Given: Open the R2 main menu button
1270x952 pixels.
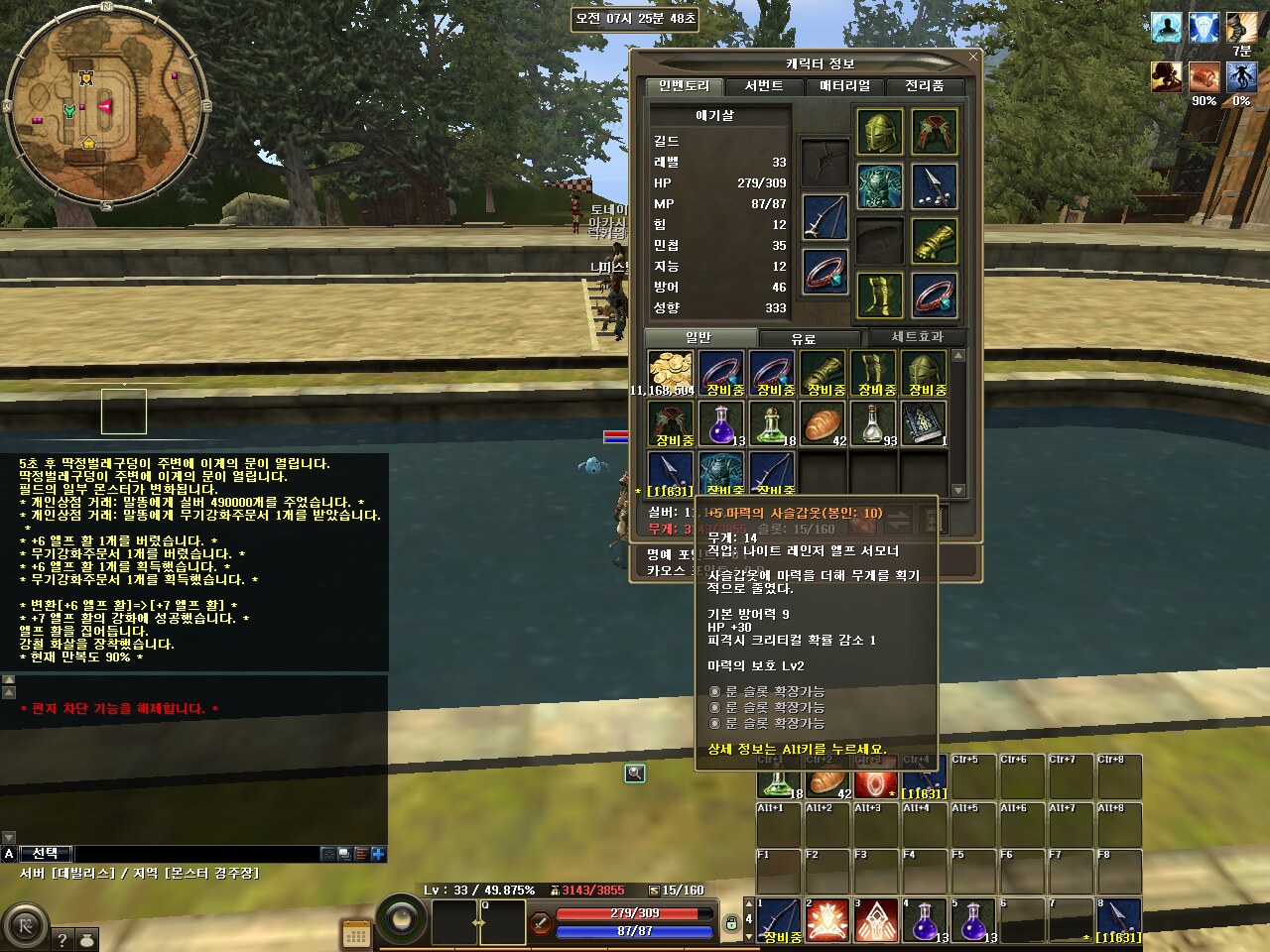Looking at the screenshot, I should point(25,927).
